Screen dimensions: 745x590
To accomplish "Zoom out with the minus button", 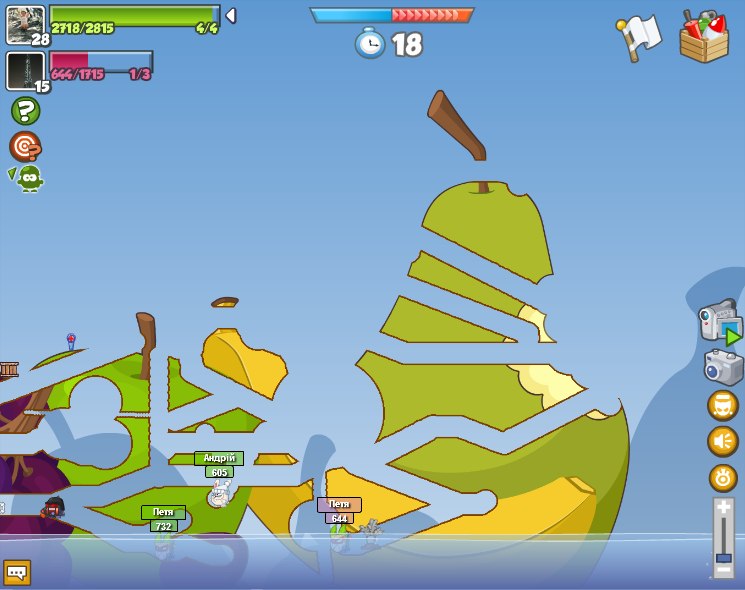I will (x=723, y=570).
